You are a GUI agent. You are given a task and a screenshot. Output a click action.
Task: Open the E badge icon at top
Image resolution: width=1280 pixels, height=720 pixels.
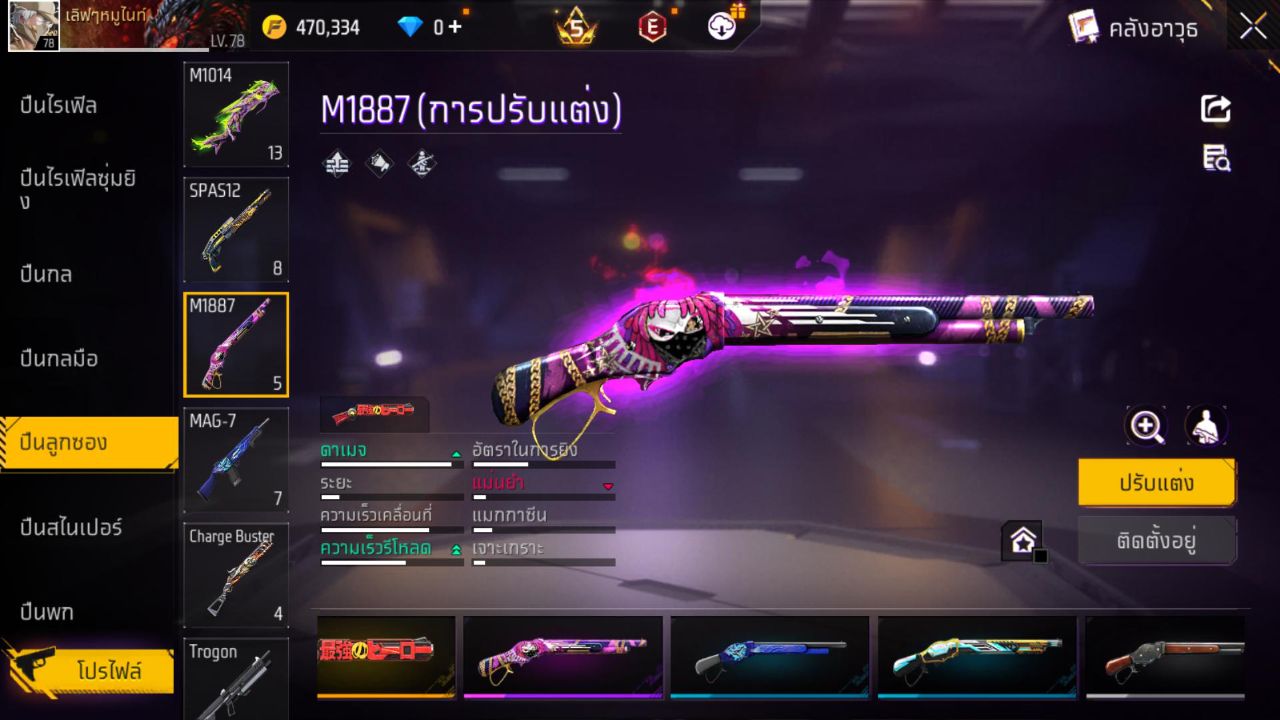click(652, 27)
